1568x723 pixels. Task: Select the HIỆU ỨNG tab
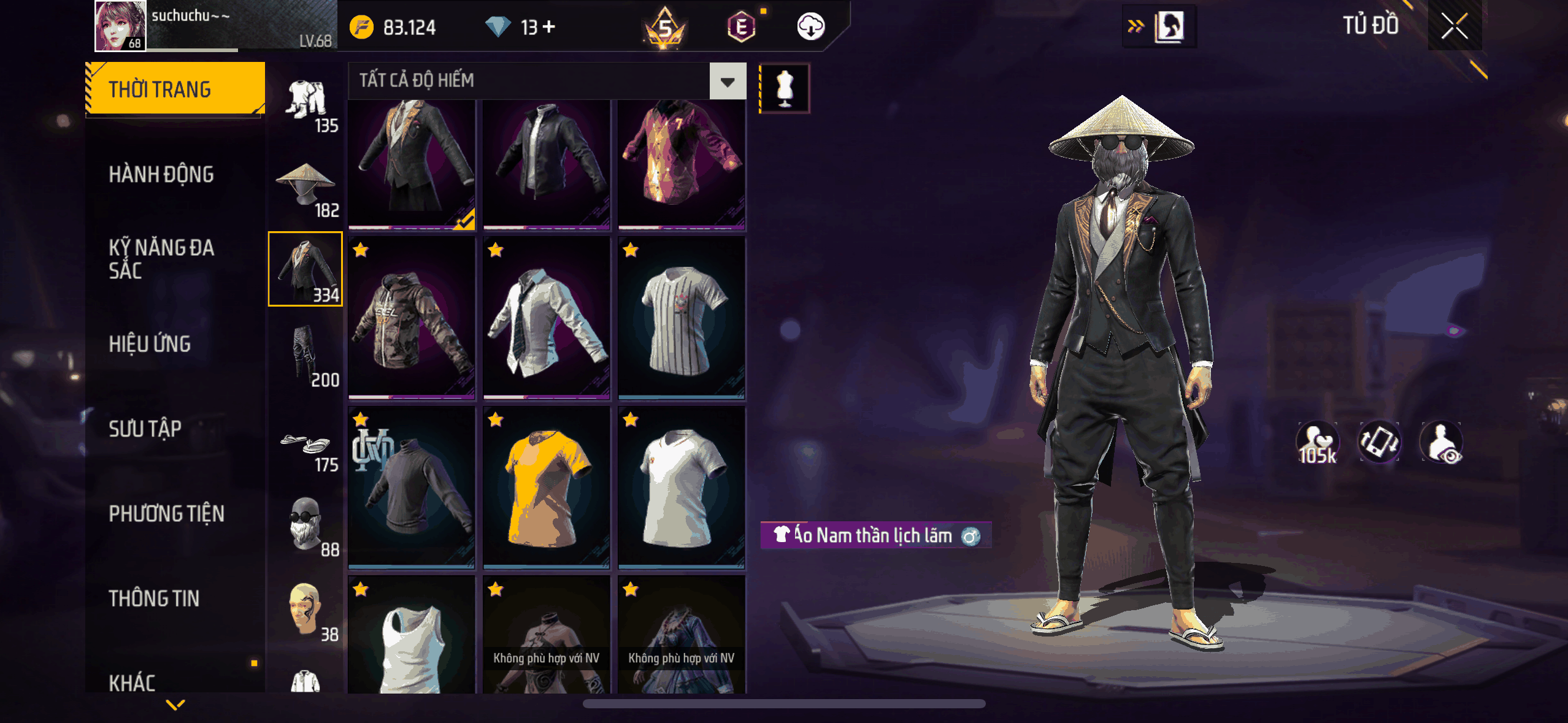point(150,344)
